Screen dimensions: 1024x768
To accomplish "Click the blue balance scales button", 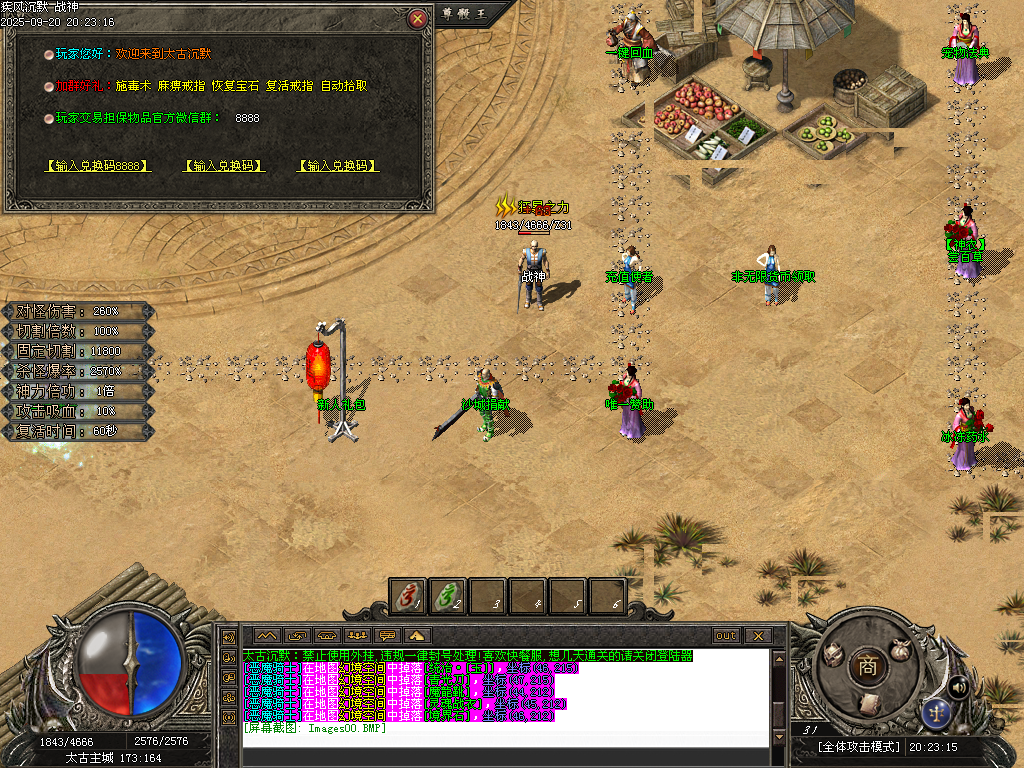I will [x=937, y=712].
